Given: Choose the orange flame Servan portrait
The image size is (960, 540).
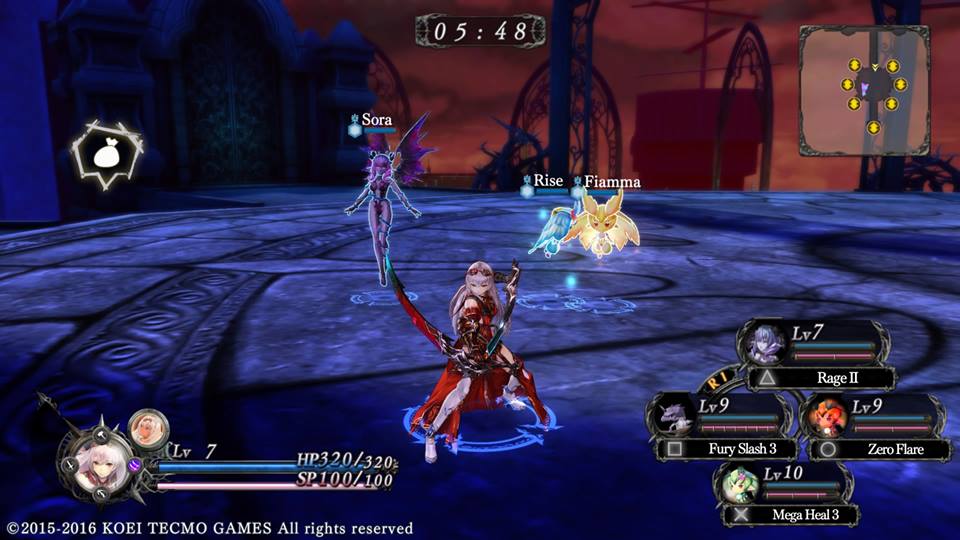Looking at the screenshot, I should pos(826,415).
